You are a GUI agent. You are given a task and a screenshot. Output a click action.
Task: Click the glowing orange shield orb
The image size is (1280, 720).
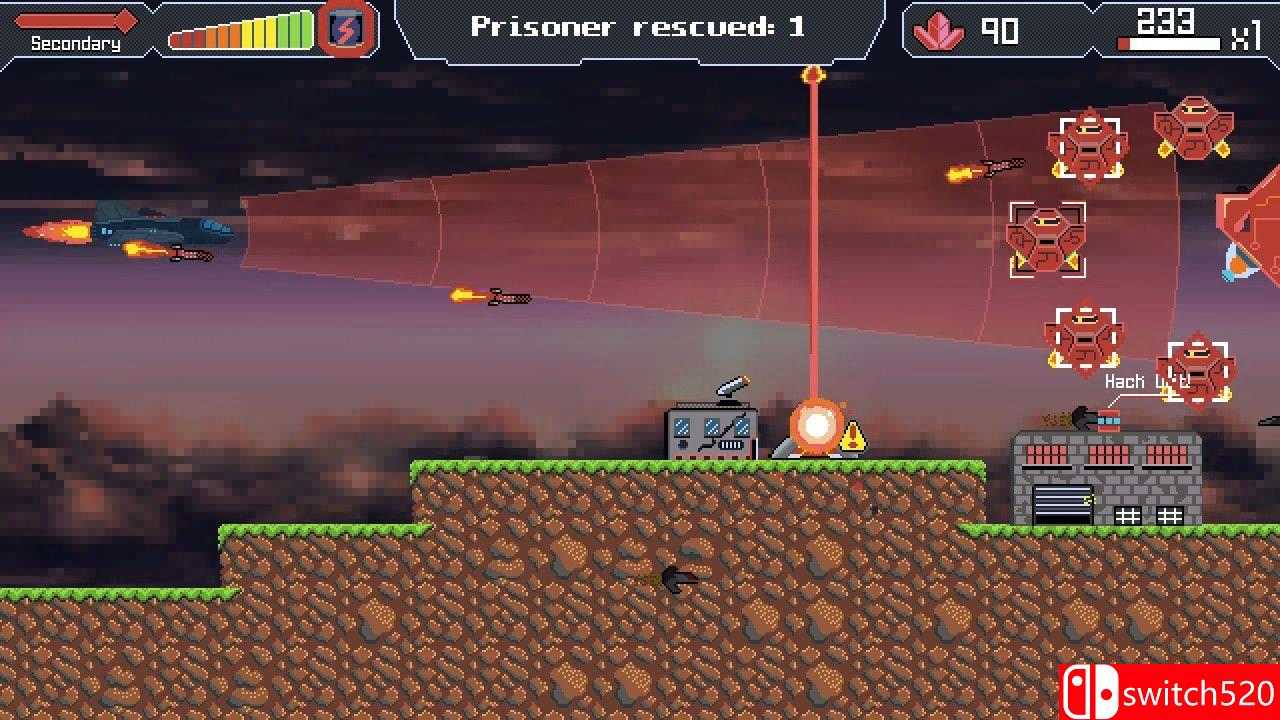[x=815, y=425]
